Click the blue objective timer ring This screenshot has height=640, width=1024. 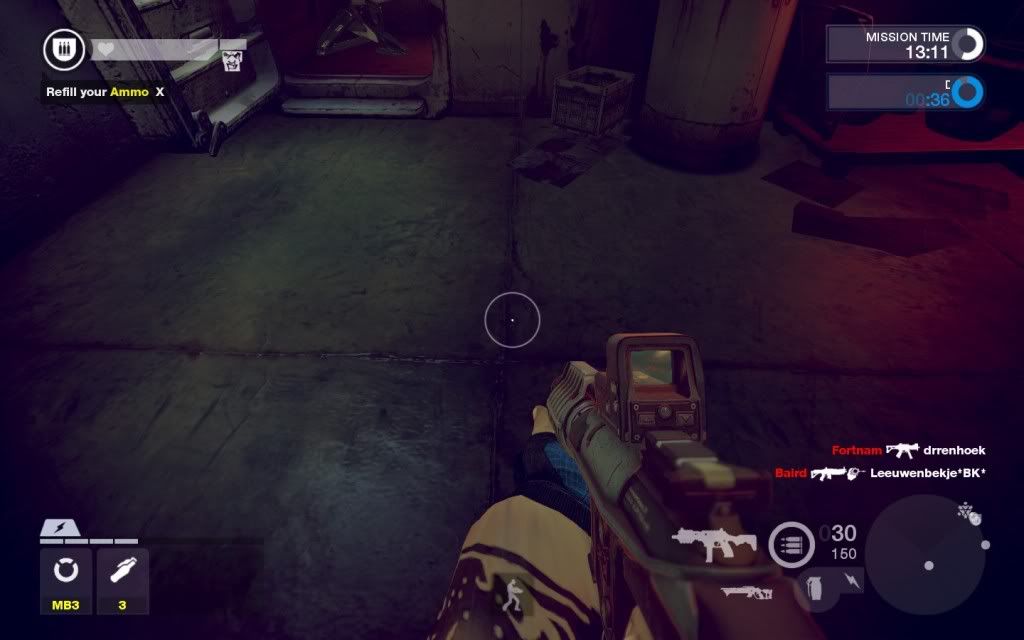pyautogui.click(x=967, y=94)
